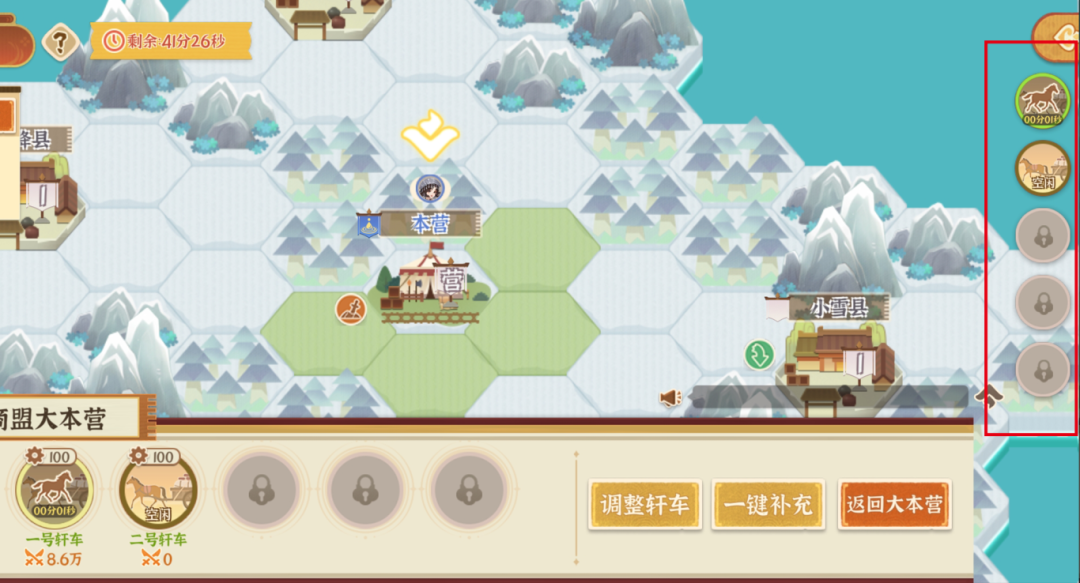The height and width of the screenshot is (583, 1080).
Task: Collapse the panel with the double-chevron arrow
Action: coord(989,396)
